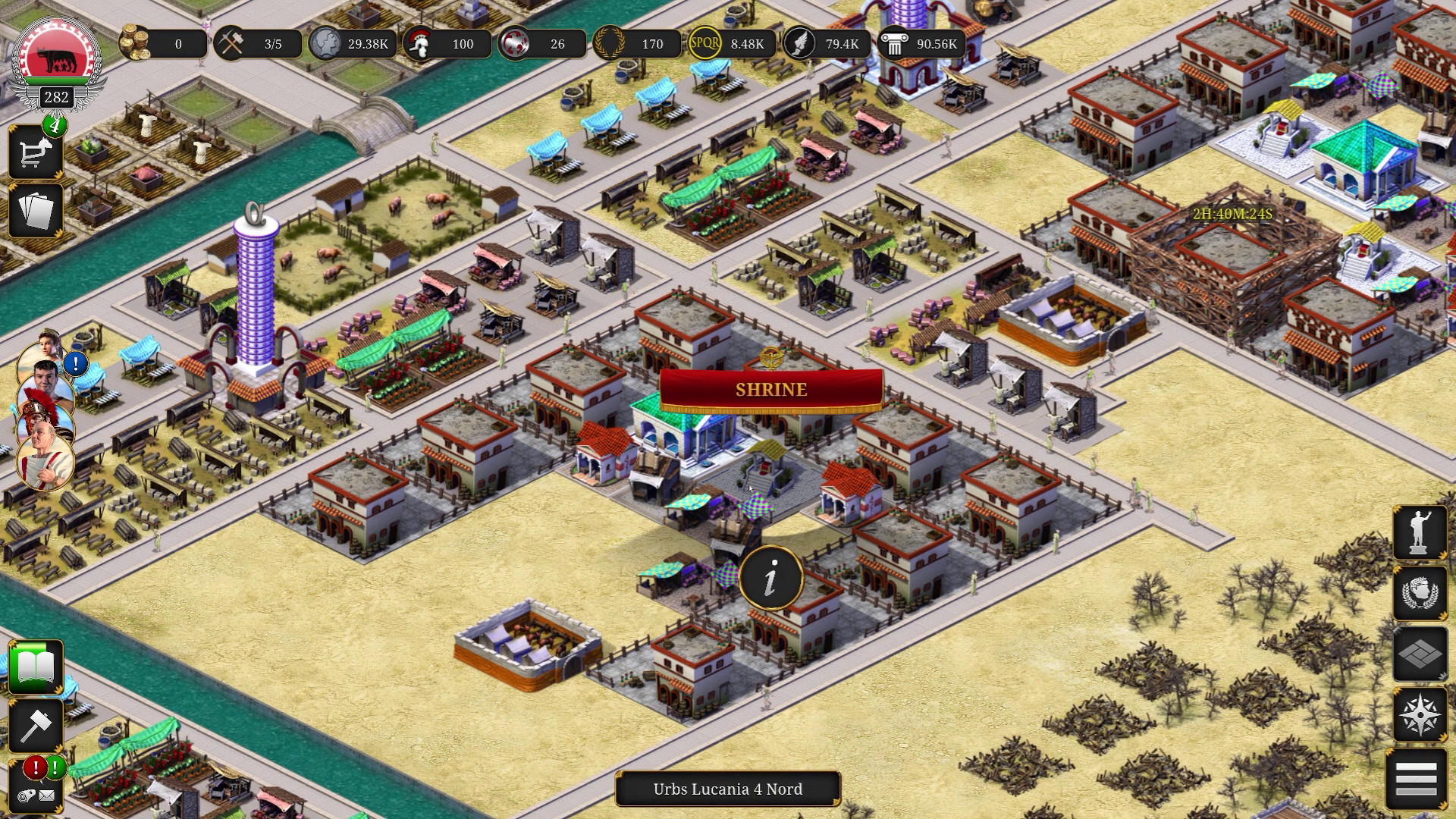1456x819 pixels.
Task: Click the Urbs Lucania 4 Nord label
Action: [726, 789]
